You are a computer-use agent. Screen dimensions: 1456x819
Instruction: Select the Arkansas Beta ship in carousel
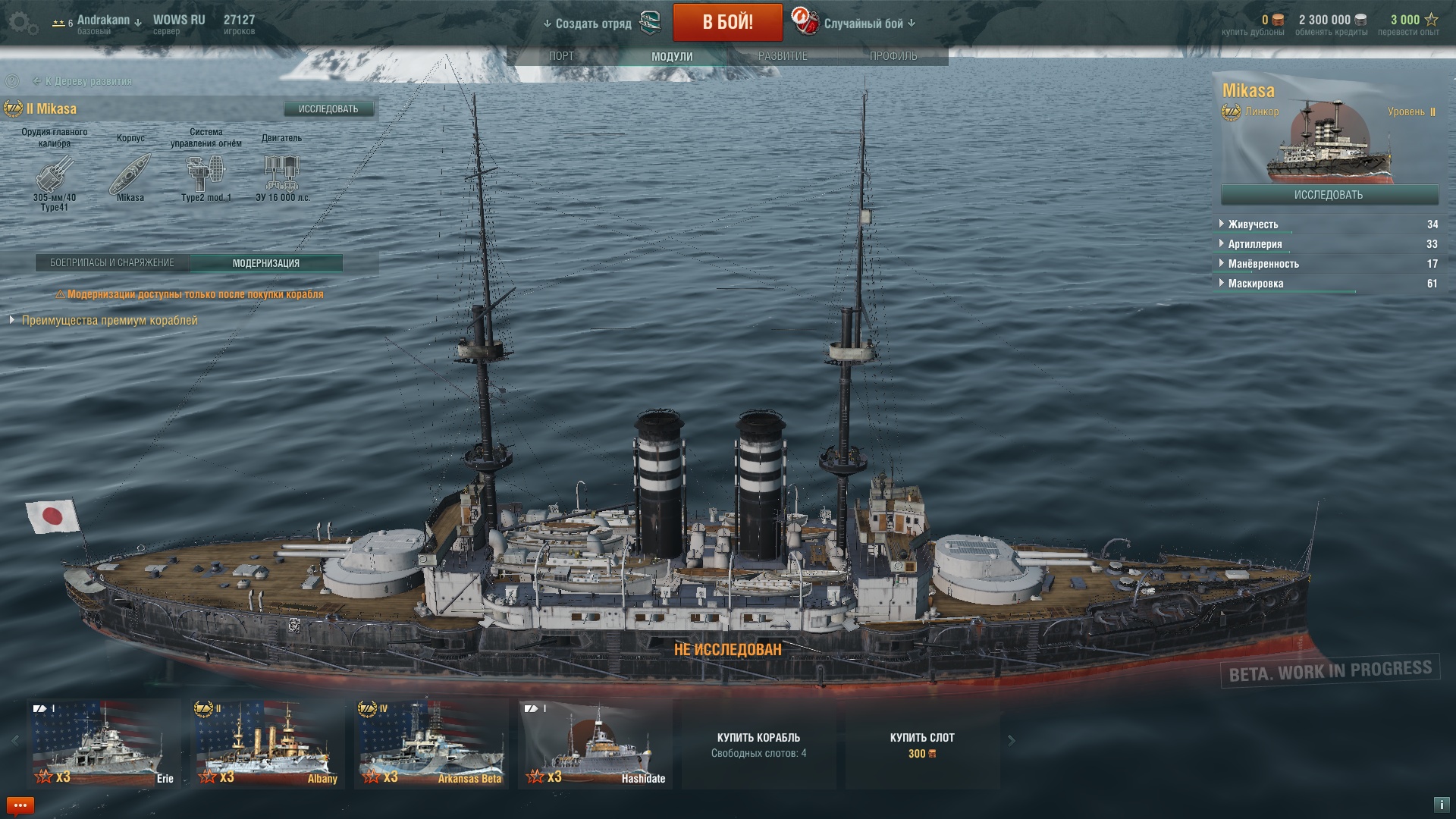[431, 743]
